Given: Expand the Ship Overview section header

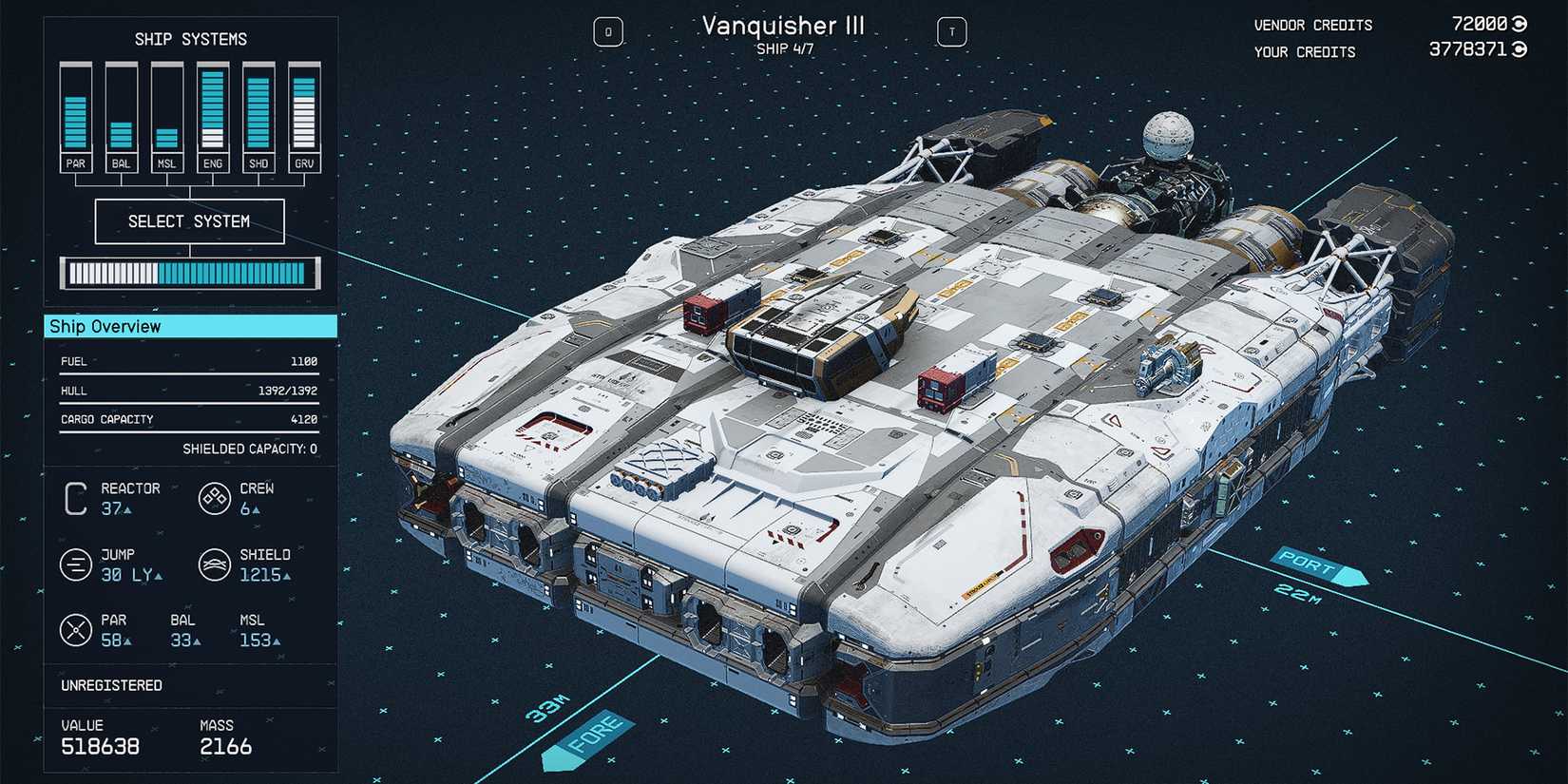Looking at the screenshot, I should click(105, 326).
